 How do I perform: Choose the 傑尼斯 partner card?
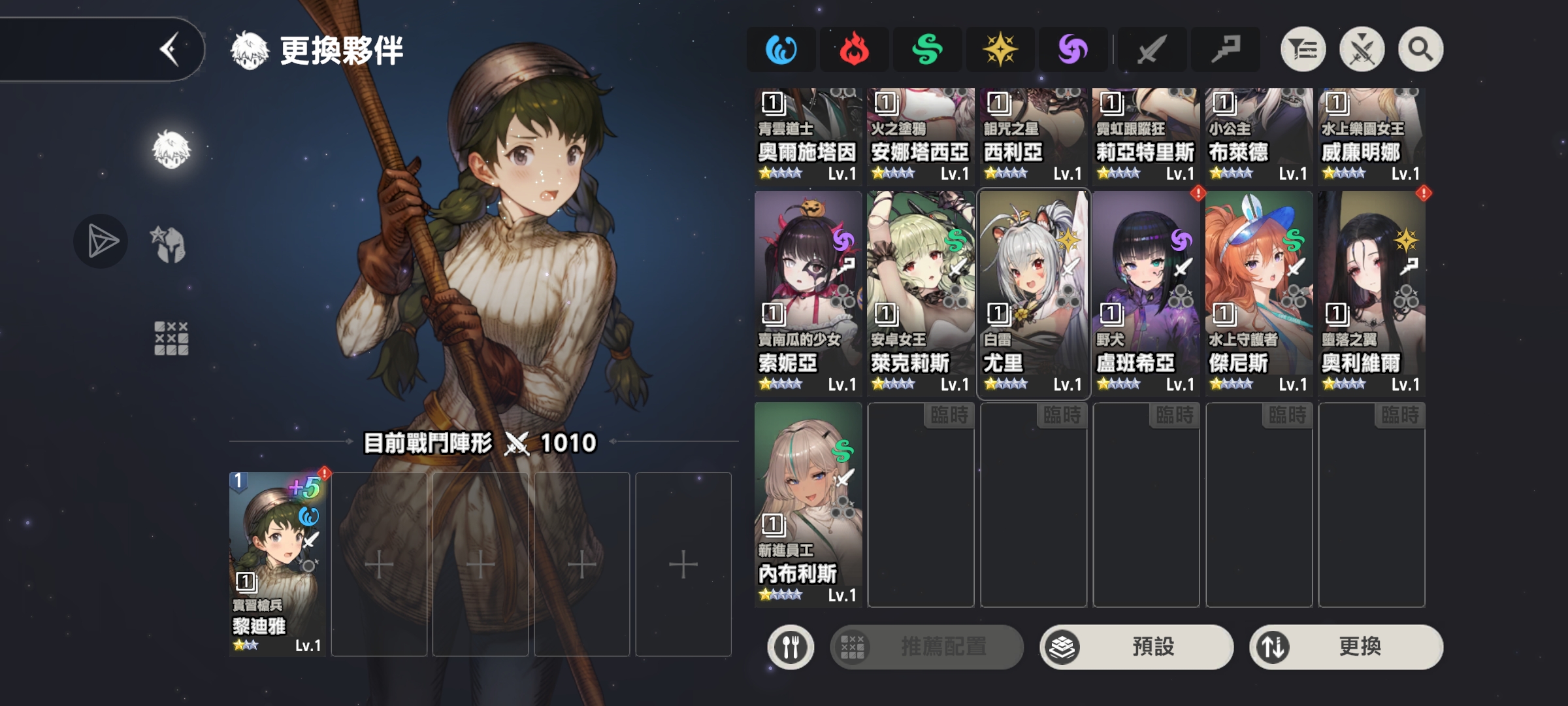click(x=1259, y=293)
